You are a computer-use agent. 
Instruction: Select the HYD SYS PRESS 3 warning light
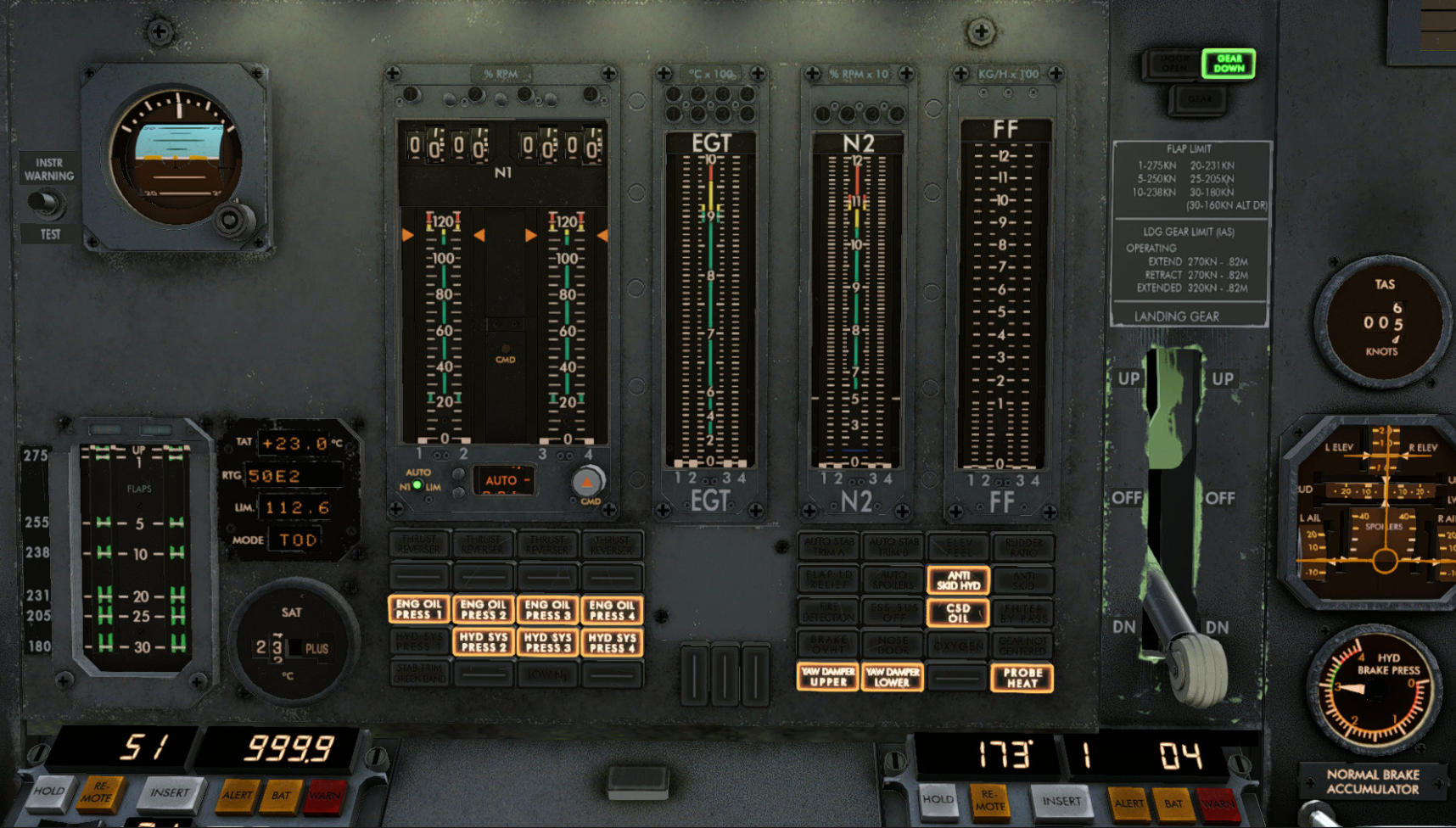pos(547,642)
